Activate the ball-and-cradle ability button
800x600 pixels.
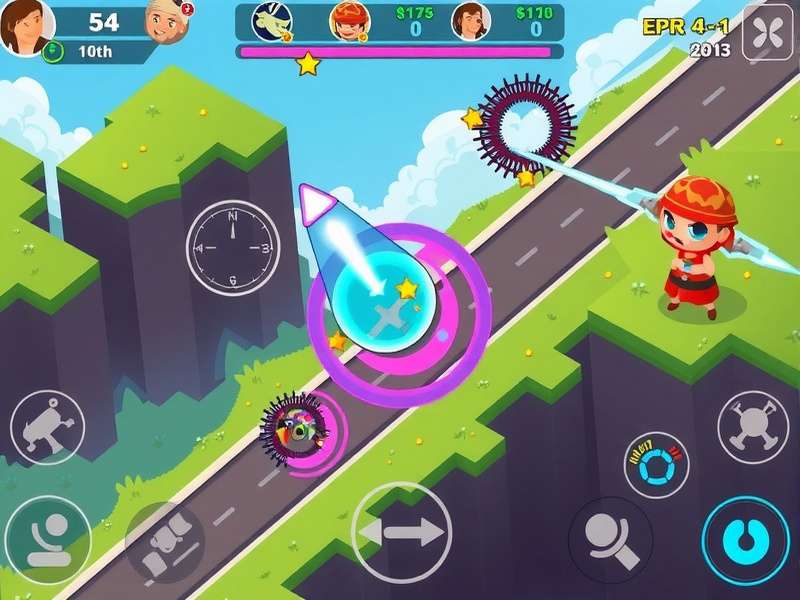pos(46,540)
